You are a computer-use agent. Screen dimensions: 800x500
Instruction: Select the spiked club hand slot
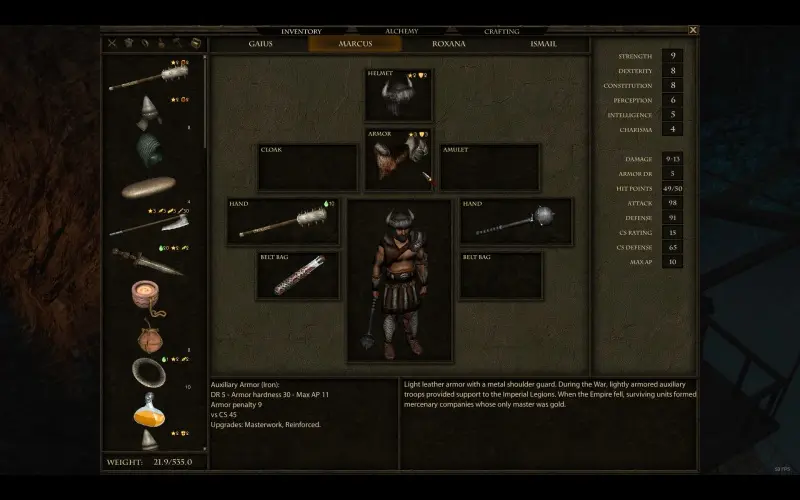(283, 221)
